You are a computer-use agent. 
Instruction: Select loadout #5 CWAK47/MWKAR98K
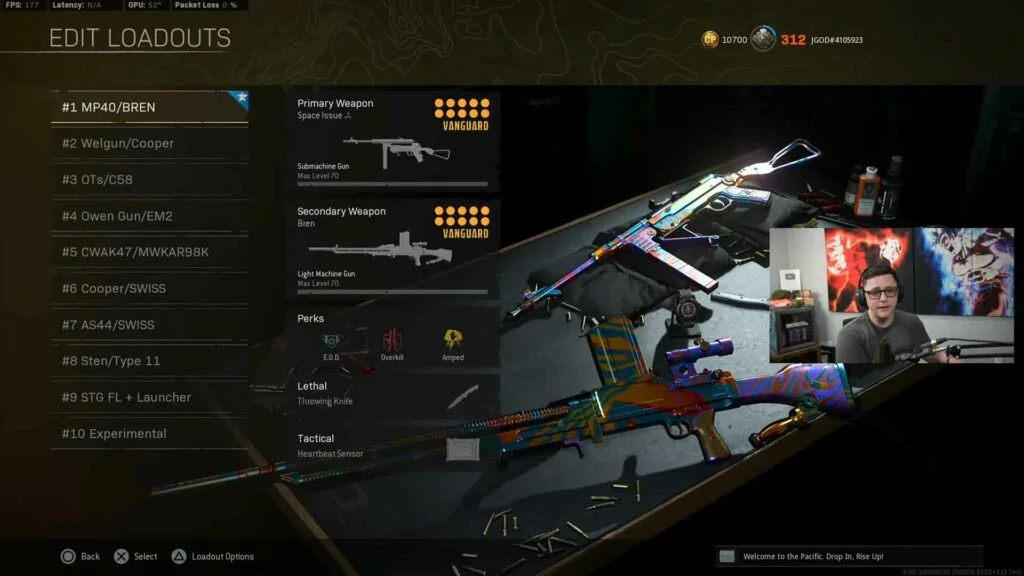coord(149,252)
